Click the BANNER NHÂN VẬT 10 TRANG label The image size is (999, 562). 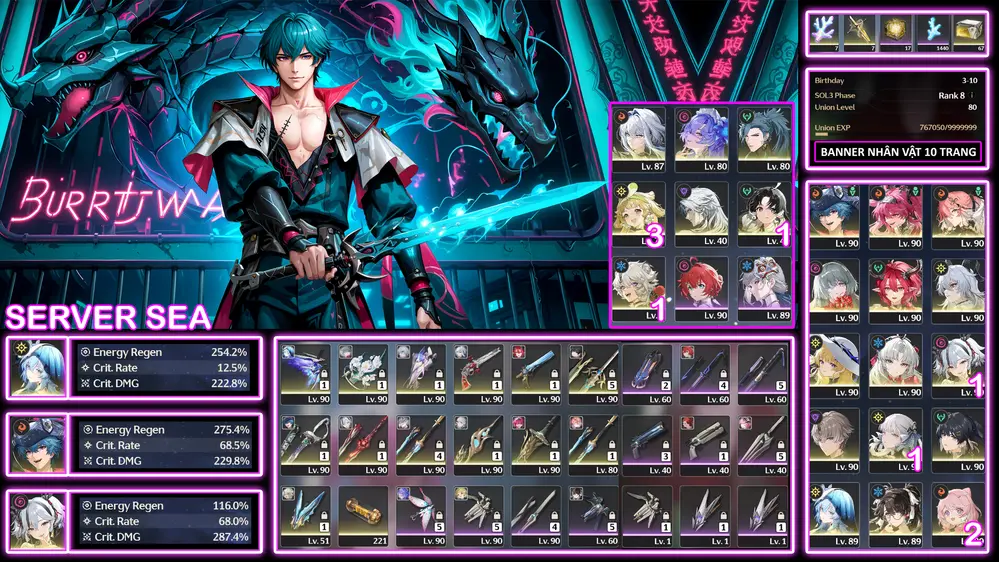tap(898, 153)
